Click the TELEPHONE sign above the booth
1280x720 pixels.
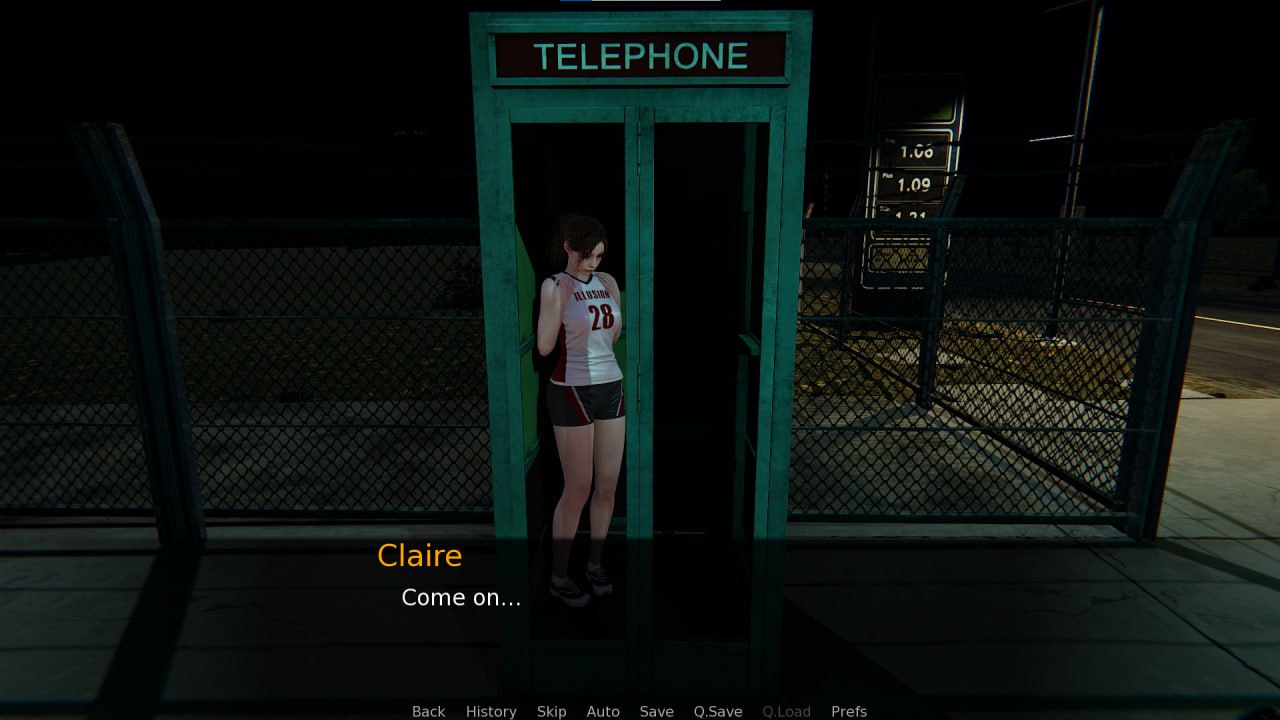point(640,55)
